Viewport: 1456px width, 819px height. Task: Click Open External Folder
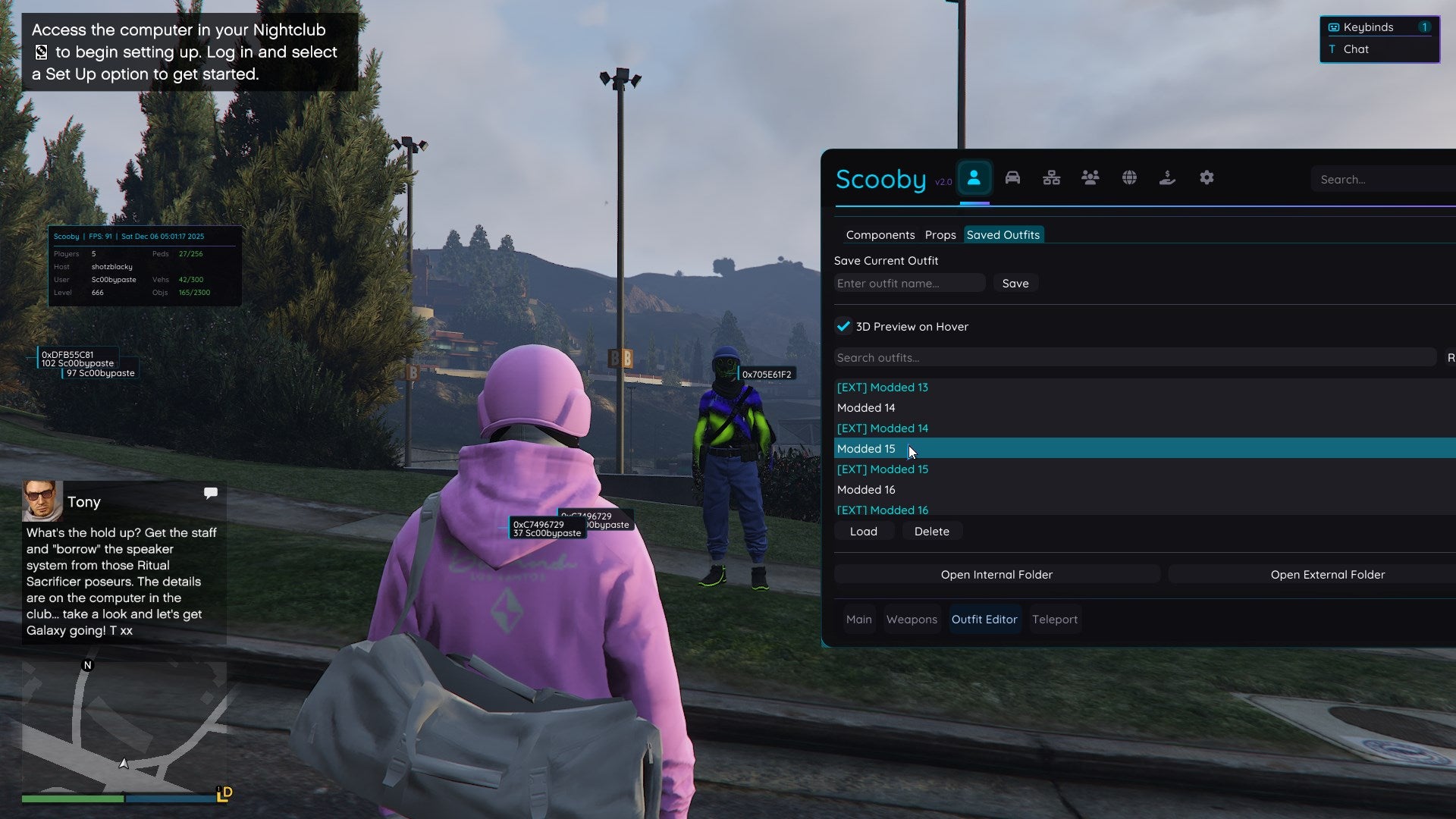coord(1327,574)
